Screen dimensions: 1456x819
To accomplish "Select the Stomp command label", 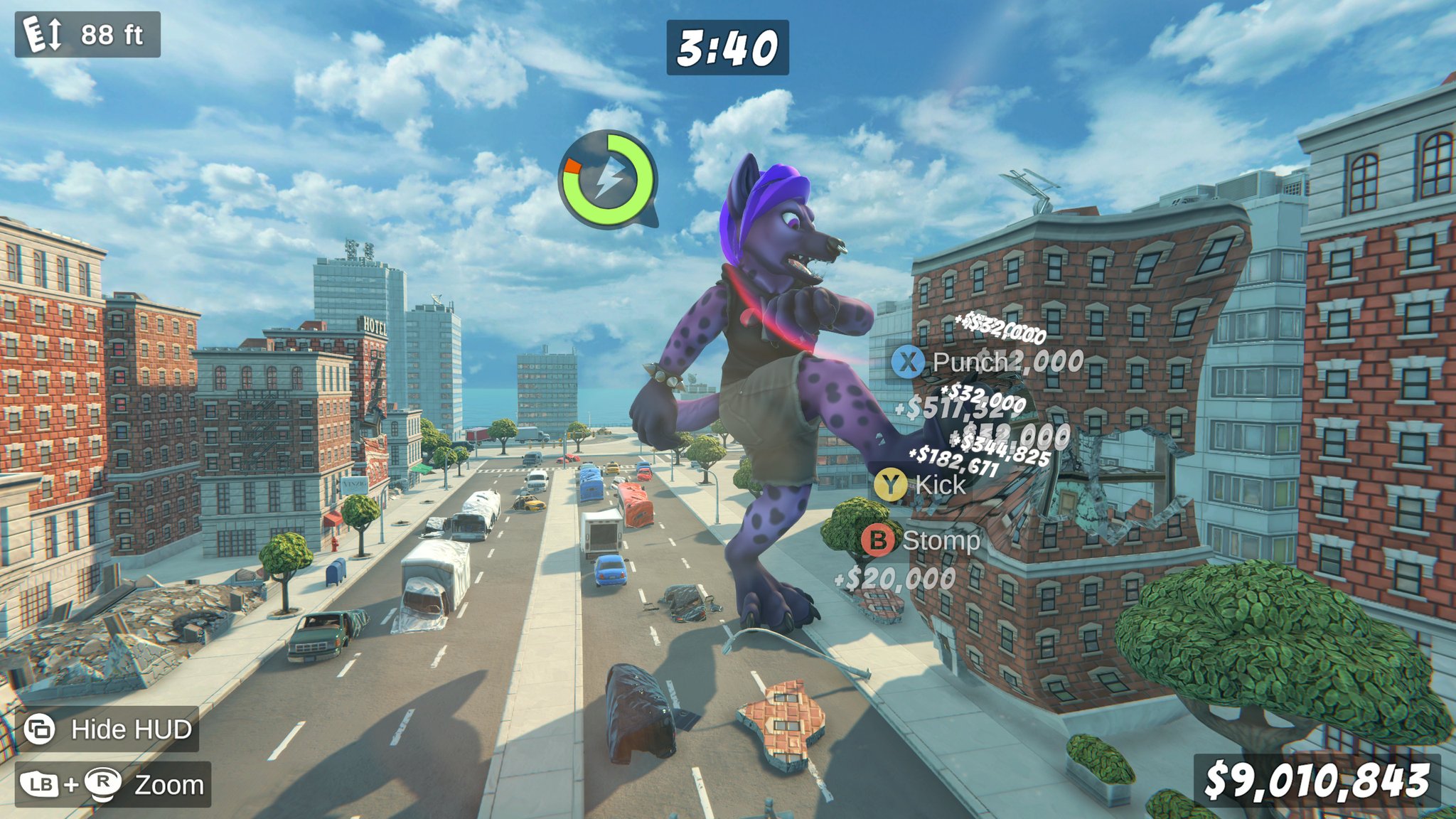I will pos(942,542).
